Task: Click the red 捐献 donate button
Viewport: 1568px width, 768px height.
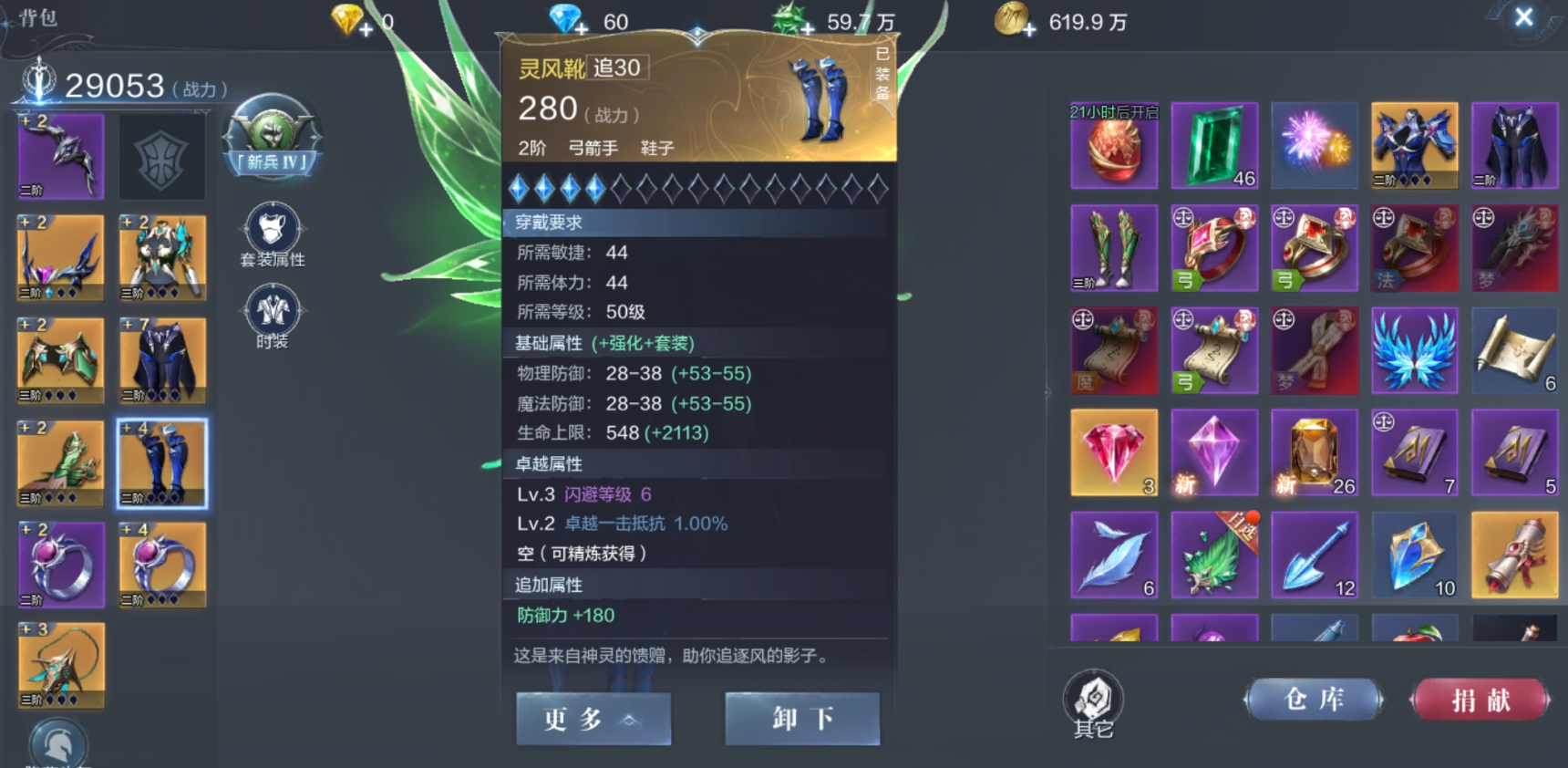Action: point(1479,699)
